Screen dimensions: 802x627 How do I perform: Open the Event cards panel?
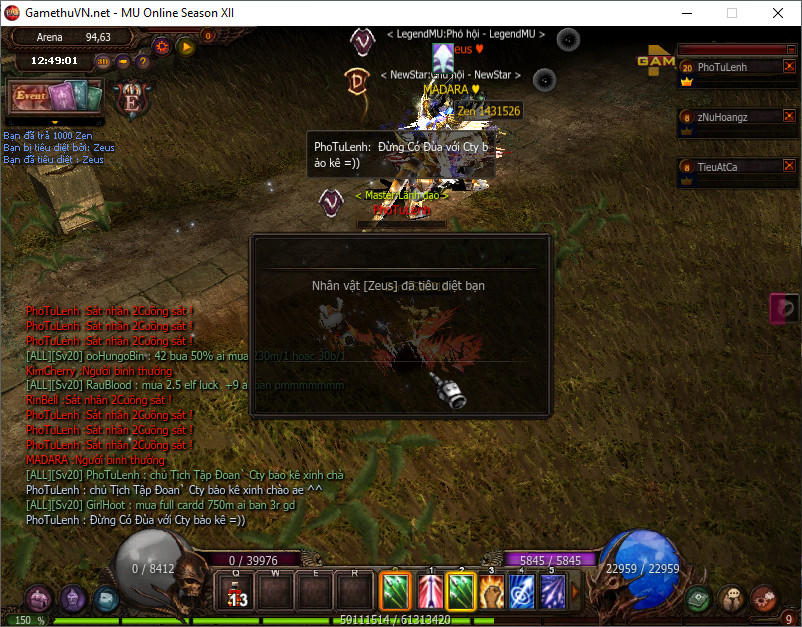click(55, 98)
